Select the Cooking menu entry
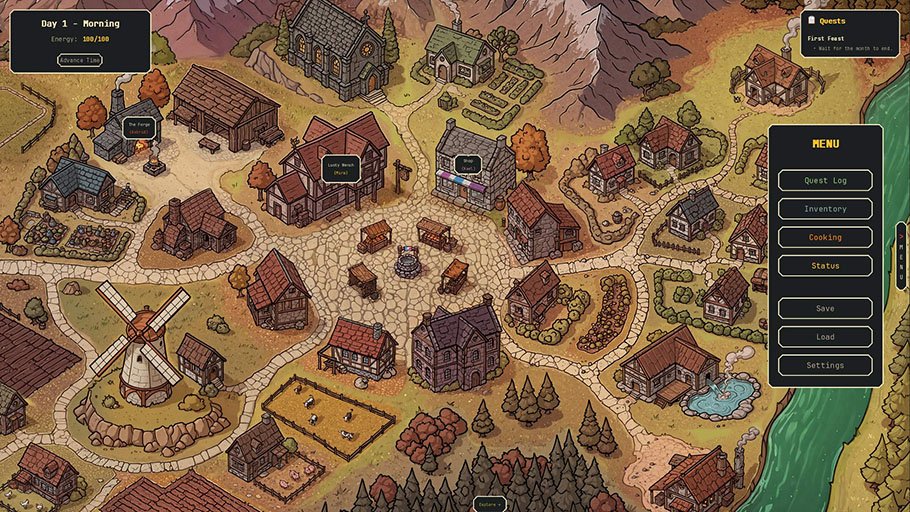Viewport: 910px width, 512px height. coord(825,238)
